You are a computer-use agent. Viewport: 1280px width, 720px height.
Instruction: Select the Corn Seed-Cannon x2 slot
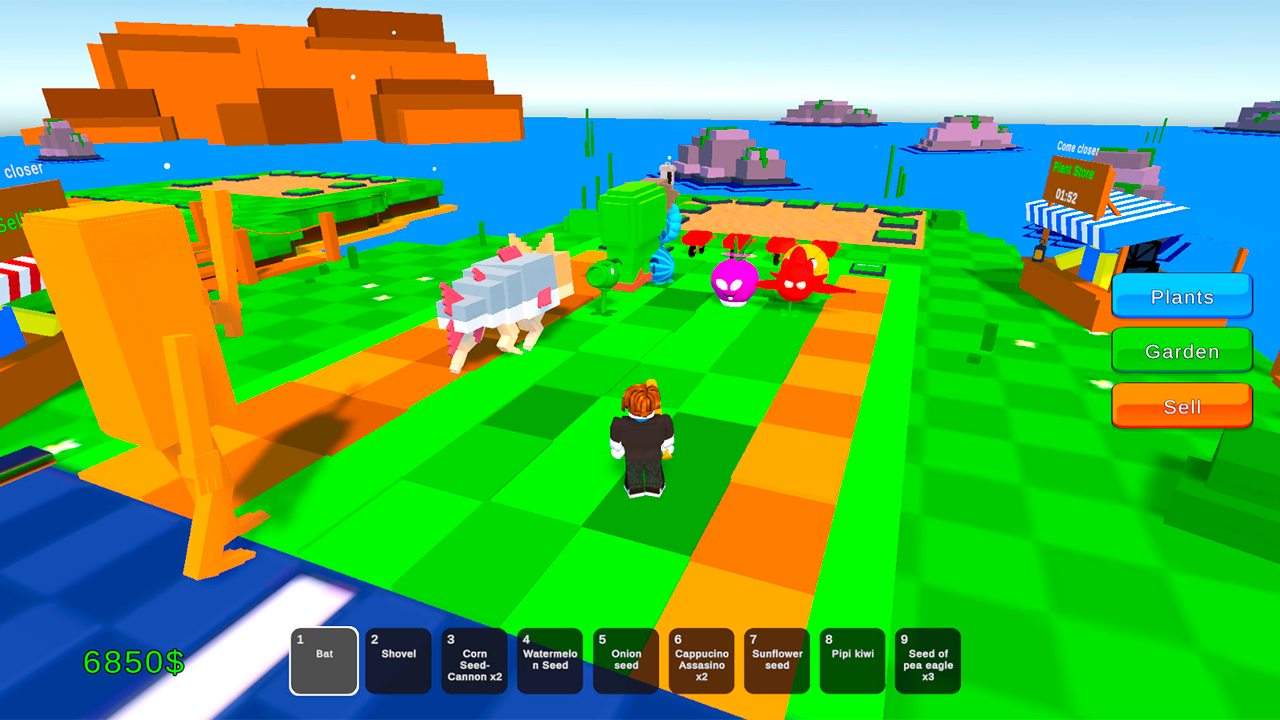point(475,660)
